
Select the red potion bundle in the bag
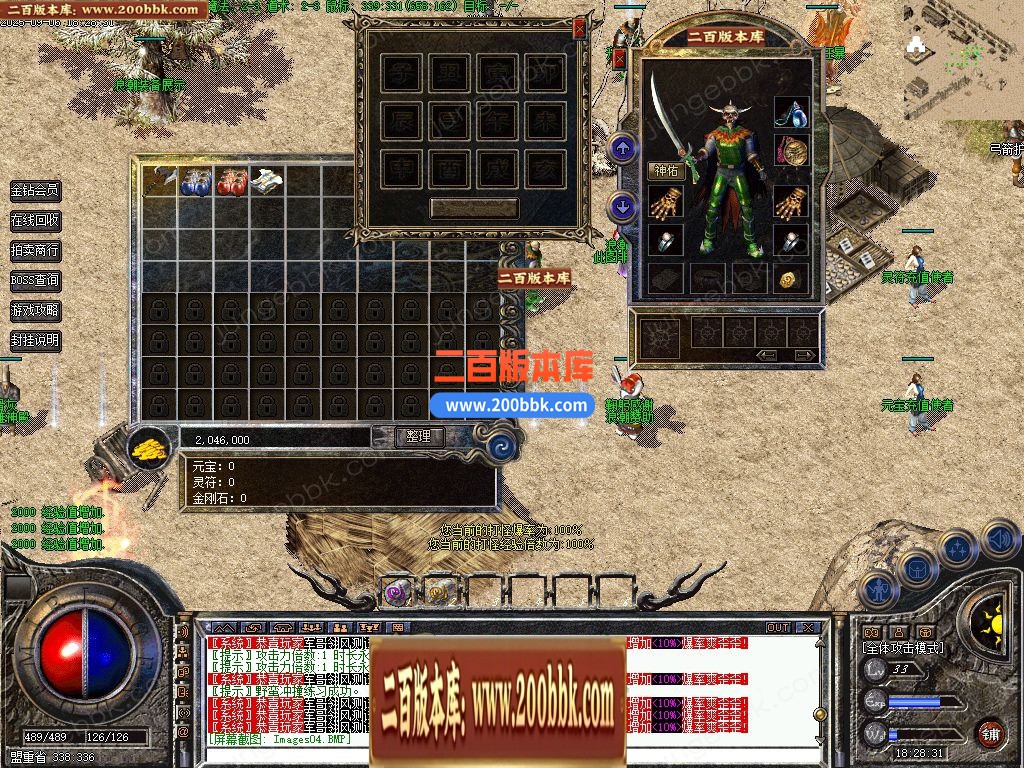[x=231, y=181]
